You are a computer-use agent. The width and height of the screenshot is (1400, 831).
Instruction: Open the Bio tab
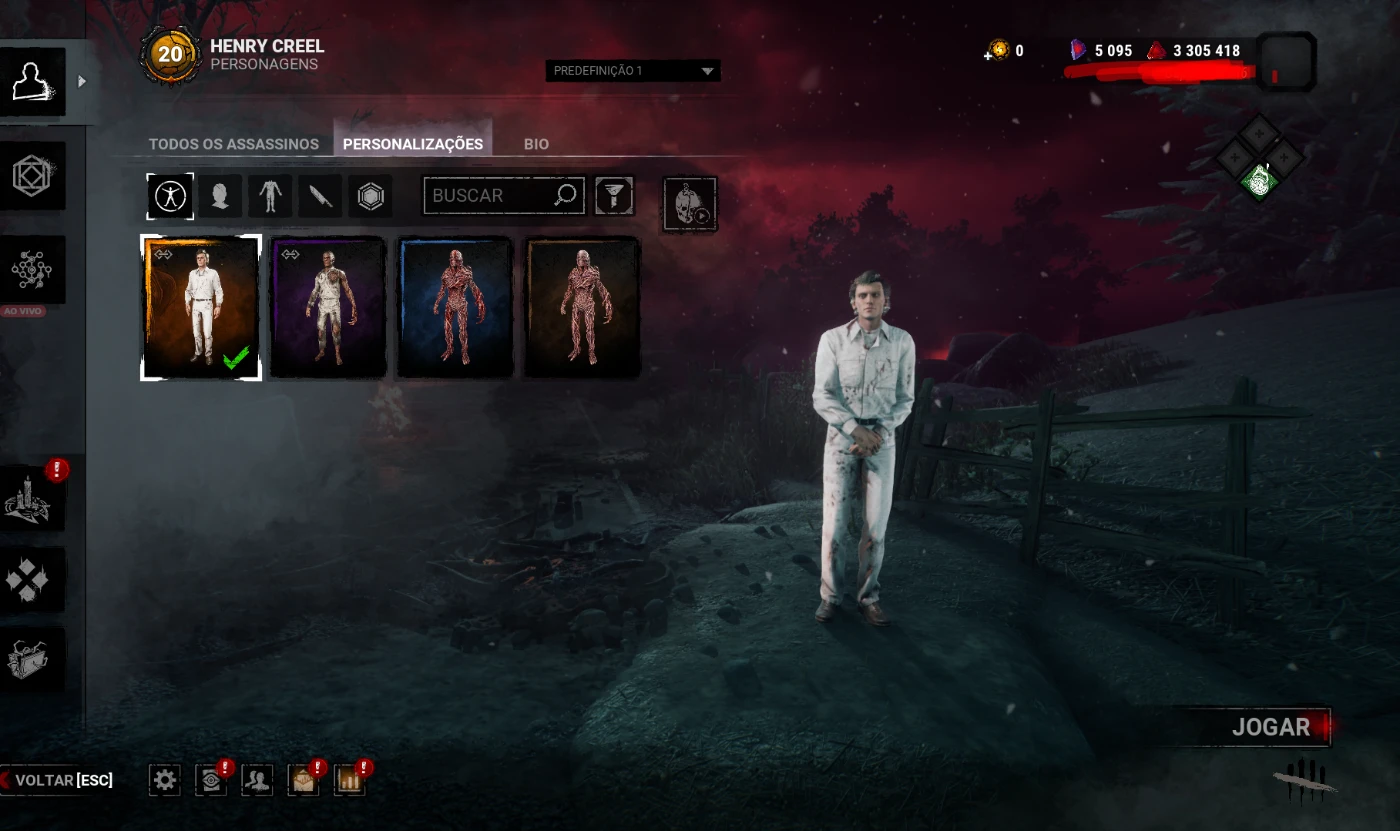click(536, 144)
